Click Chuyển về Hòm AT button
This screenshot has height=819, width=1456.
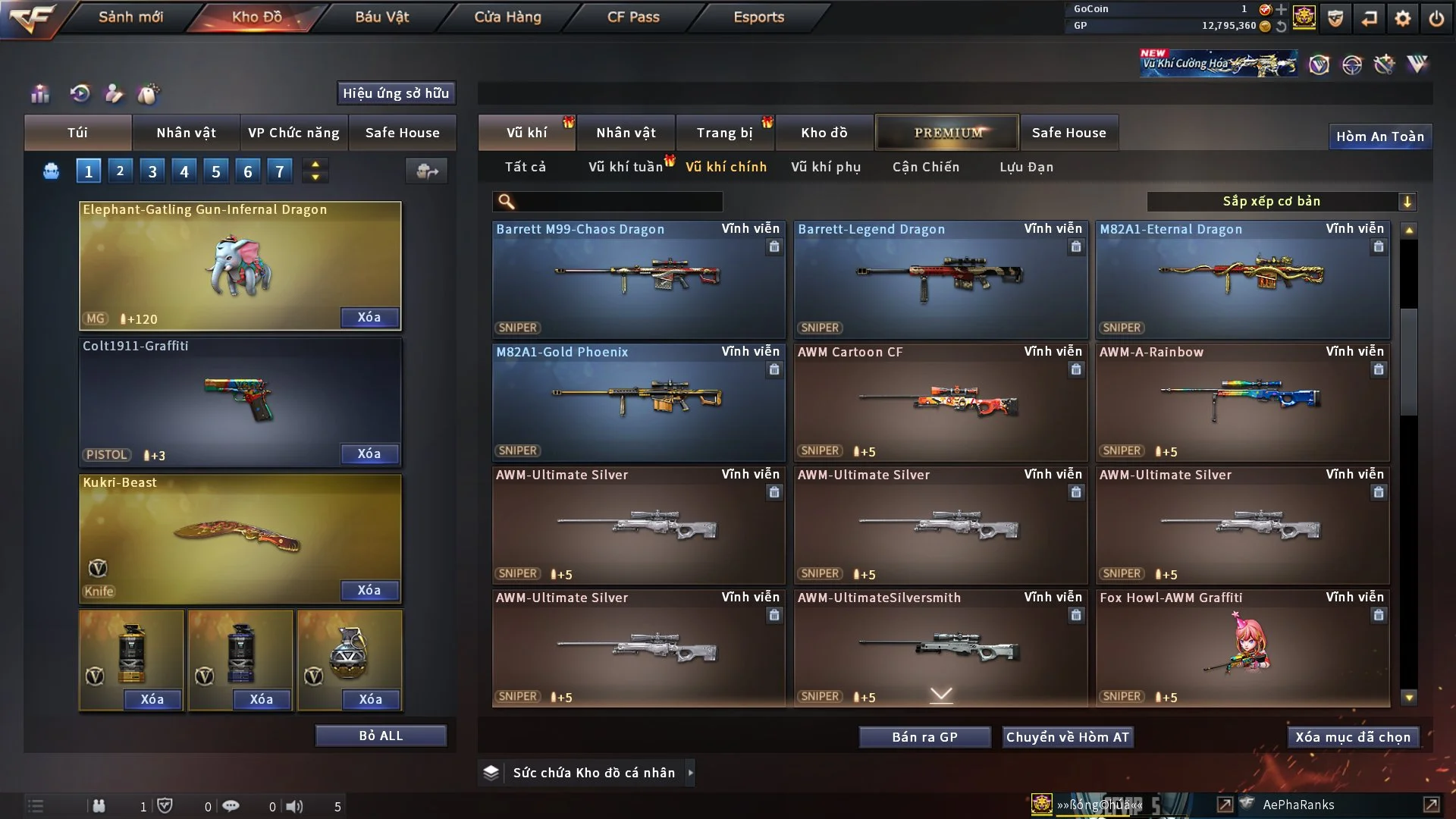tap(1068, 737)
